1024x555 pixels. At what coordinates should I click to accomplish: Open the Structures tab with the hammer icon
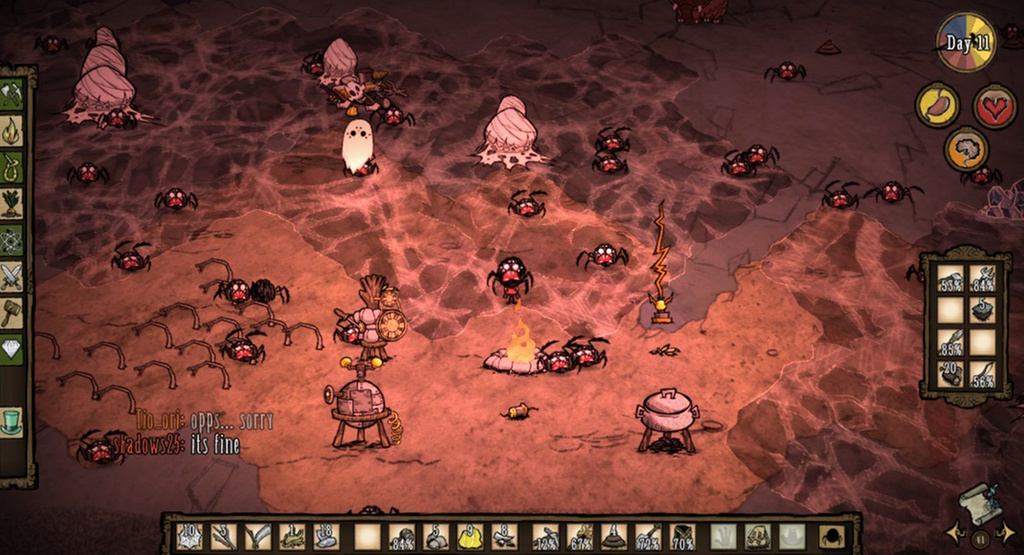(x=12, y=312)
